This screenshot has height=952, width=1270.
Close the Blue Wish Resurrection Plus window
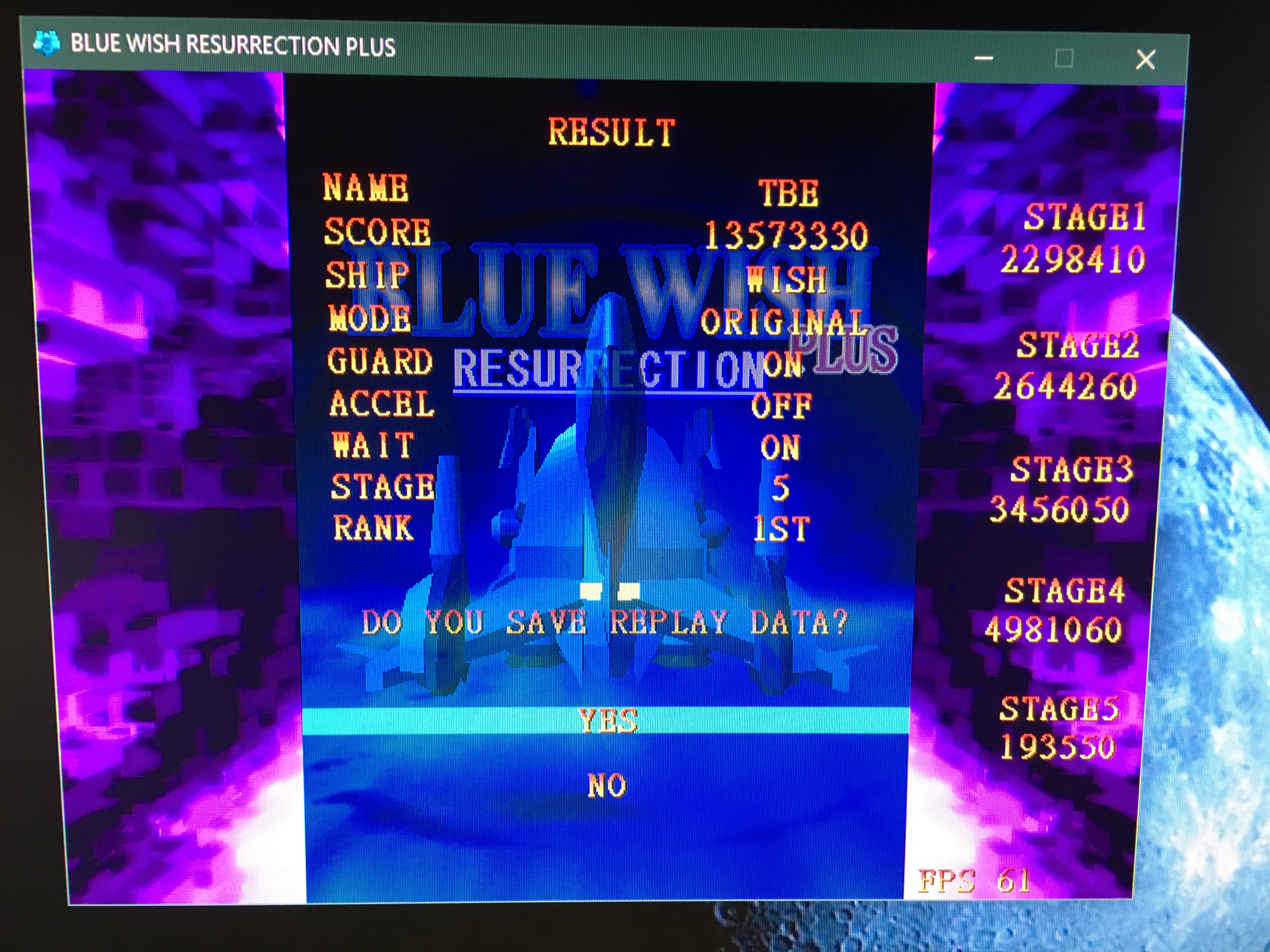1145,60
